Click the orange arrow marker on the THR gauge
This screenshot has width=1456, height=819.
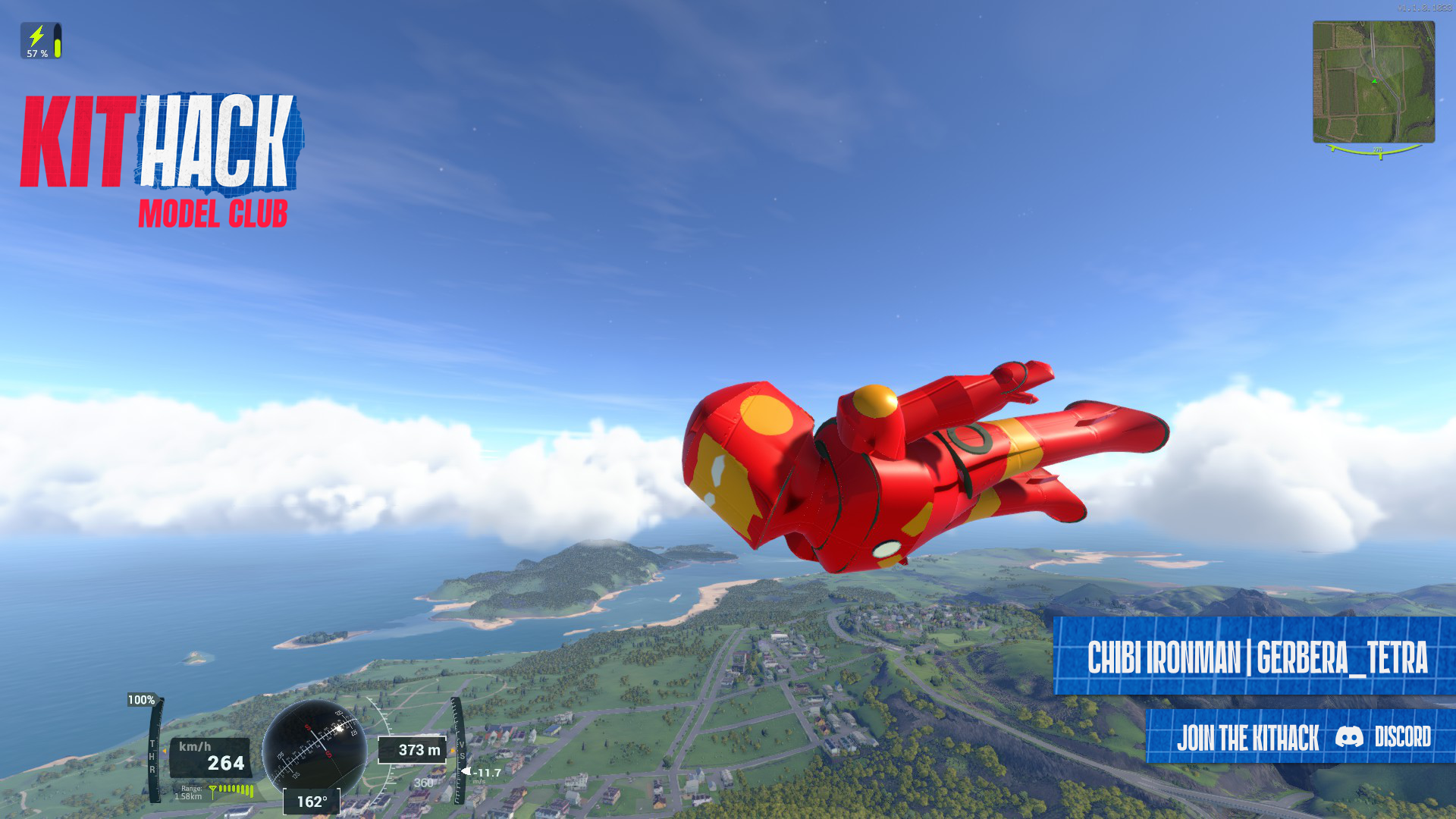(x=165, y=750)
